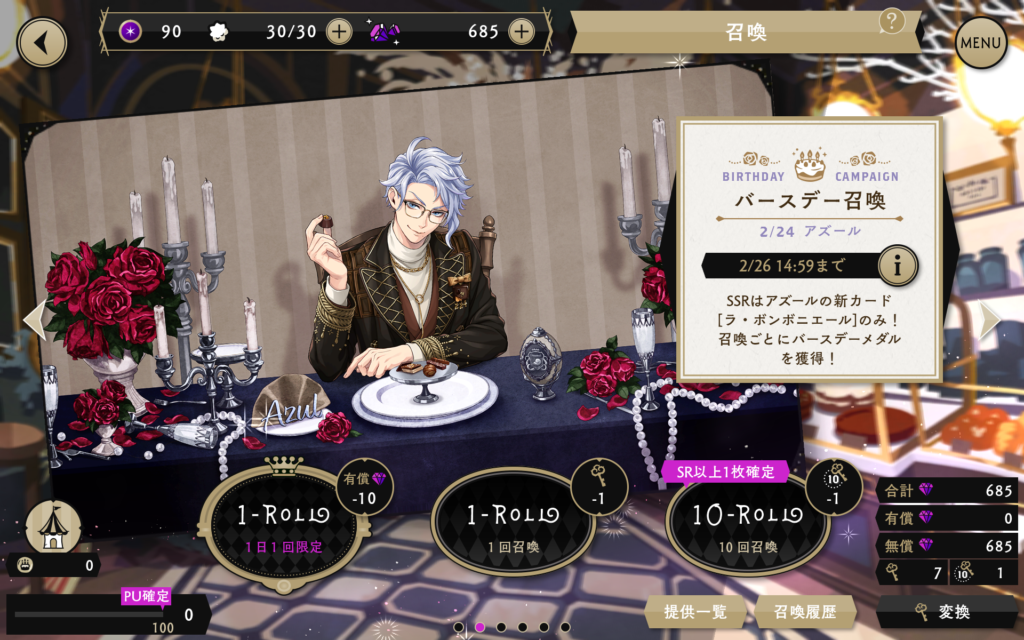The image size is (1024, 640).
Task: Open the MENU button
Action: click(980, 43)
